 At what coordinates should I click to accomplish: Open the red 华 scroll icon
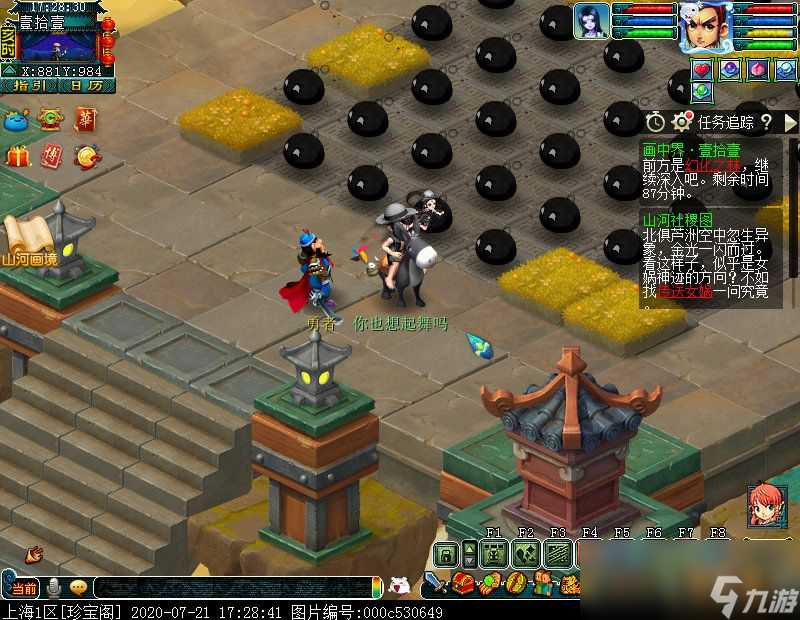[x=86, y=120]
